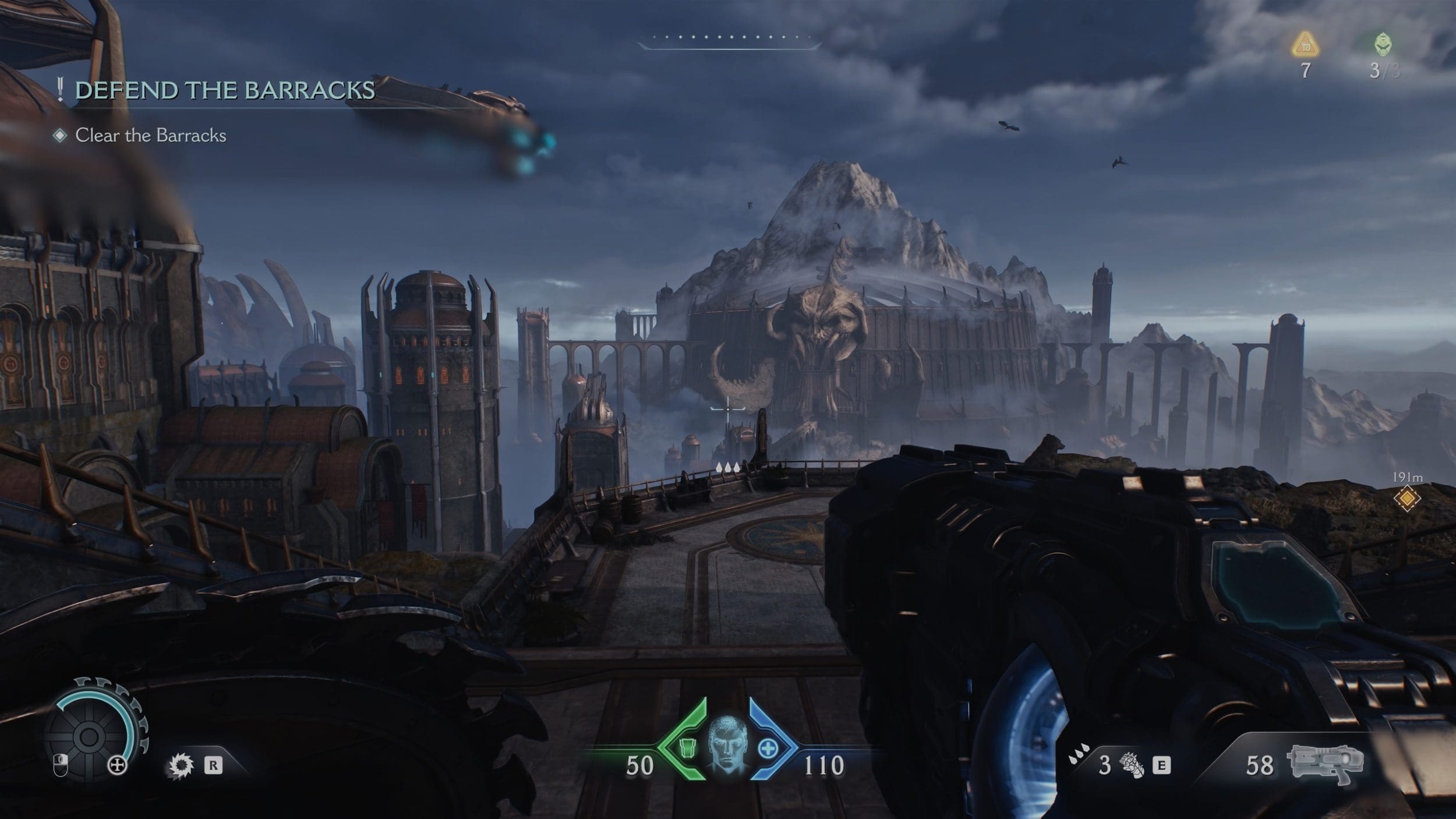Select the green Slayer helmet lives icon
1456x819 pixels.
(x=1383, y=44)
